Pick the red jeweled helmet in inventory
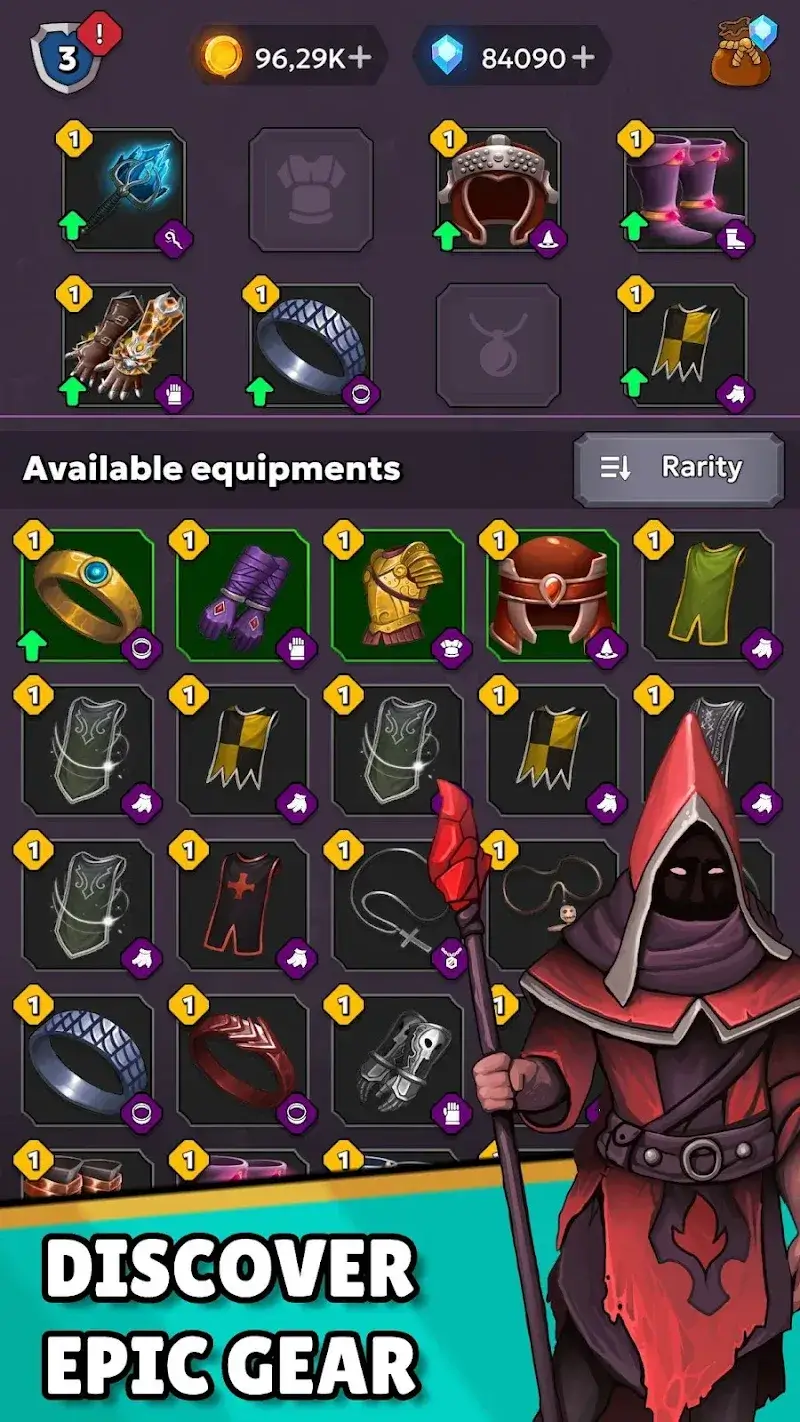Image resolution: width=800 pixels, height=1422 pixels. (x=553, y=595)
